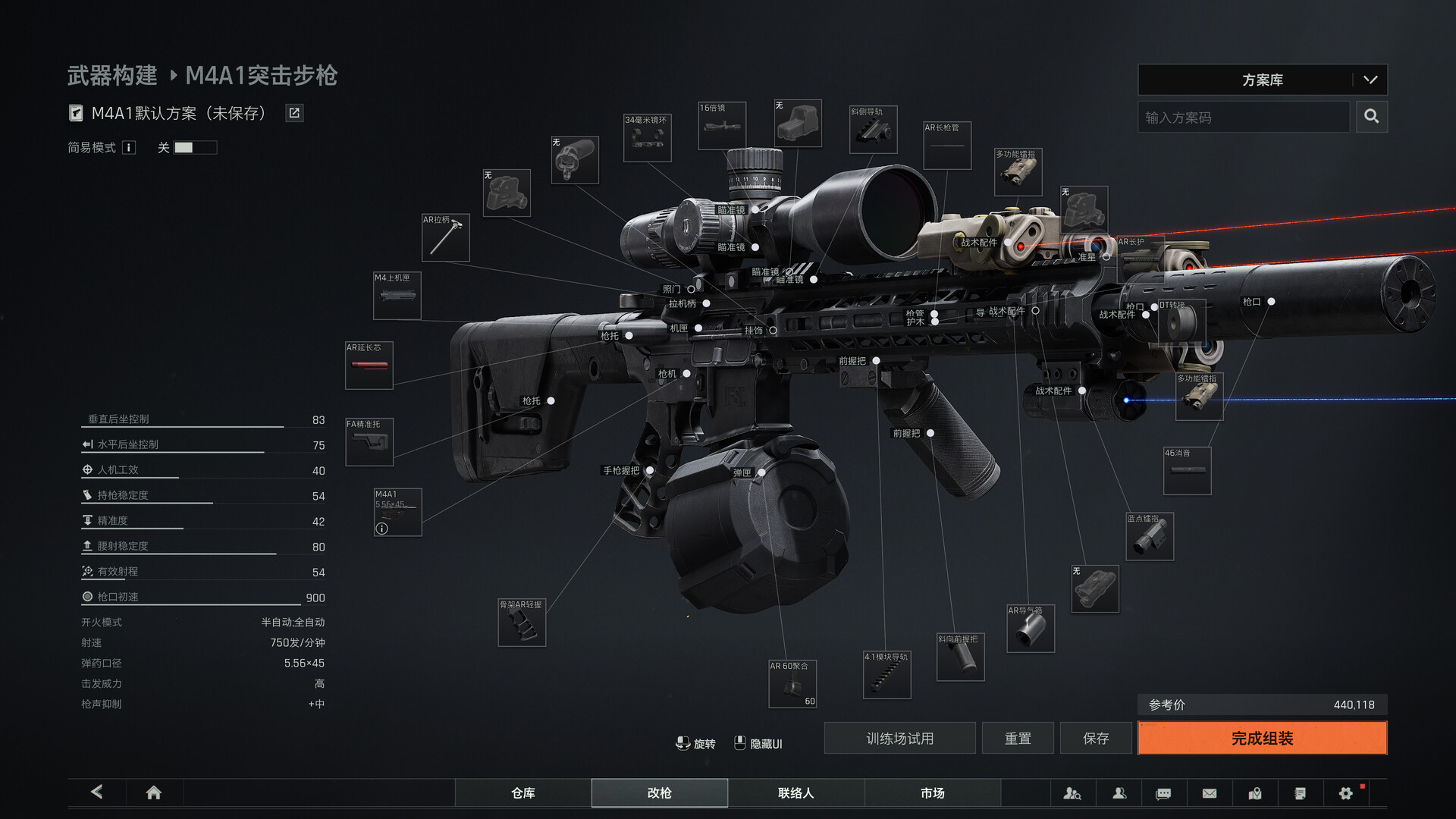Try the weapon in 训练场试用
The height and width of the screenshot is (819, 1456).
(x=899, y=738)
